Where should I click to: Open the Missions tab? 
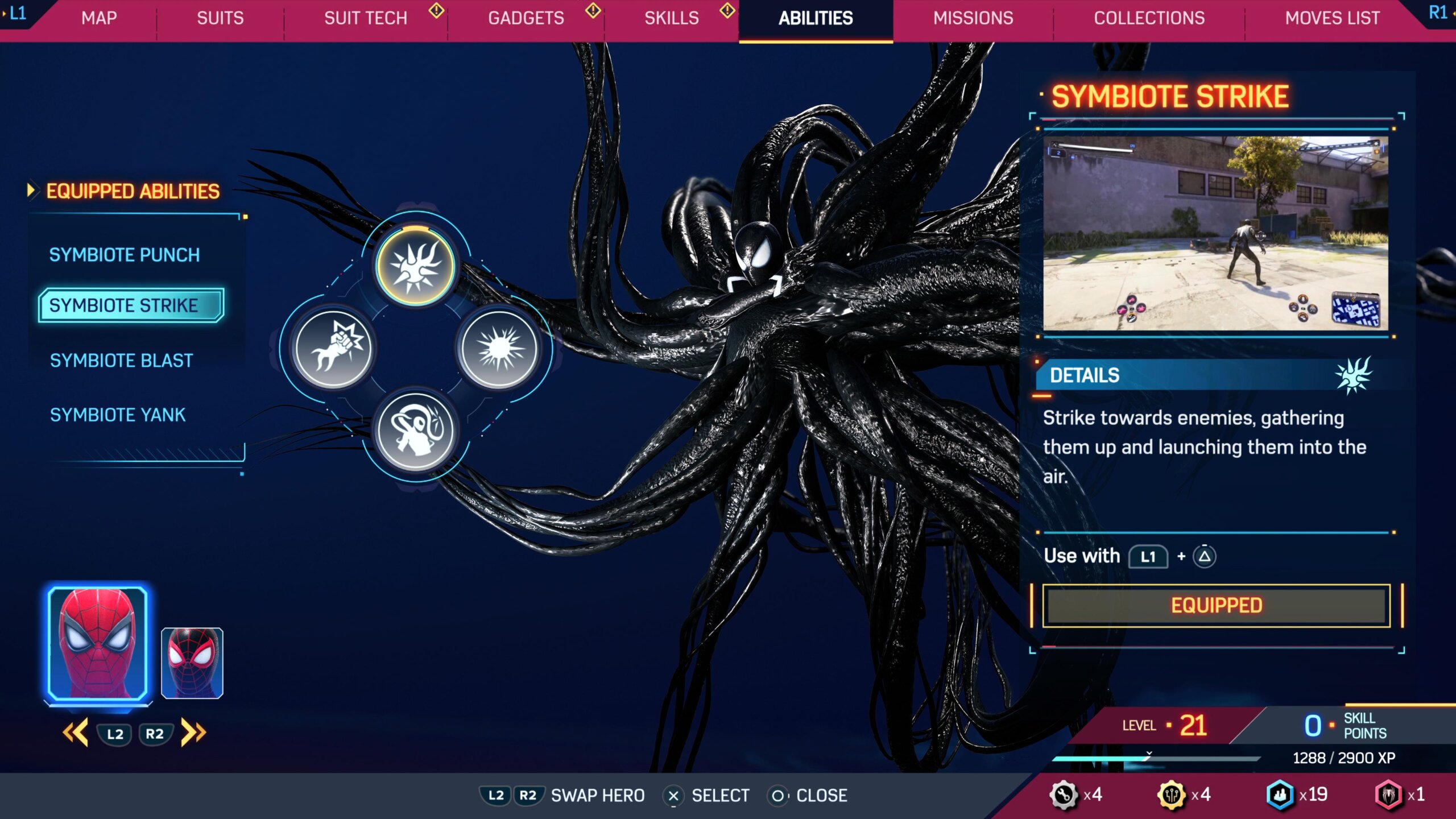(x=973, y=18)
